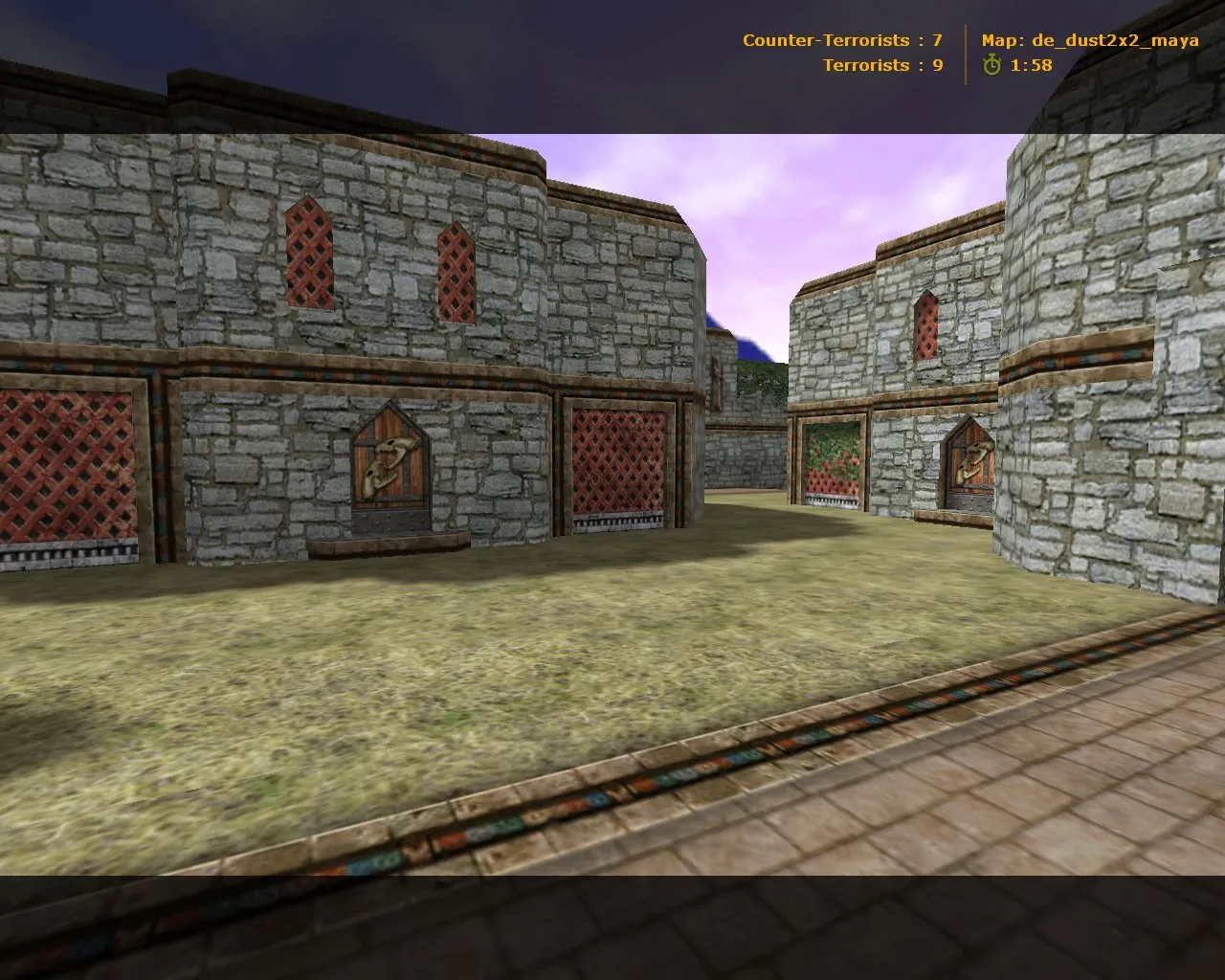Select the second arched window on the building
This screenshot has width=1225, height=980.
[x=455, y=273]
